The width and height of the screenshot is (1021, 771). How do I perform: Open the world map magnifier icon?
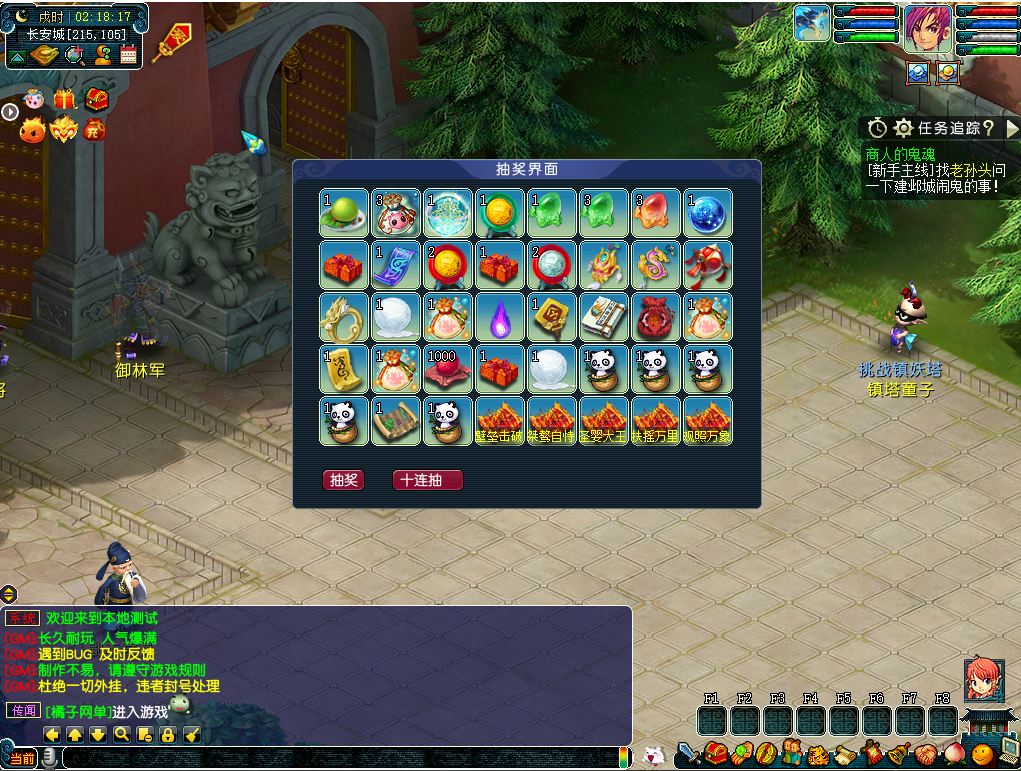(x=74, y=55)
